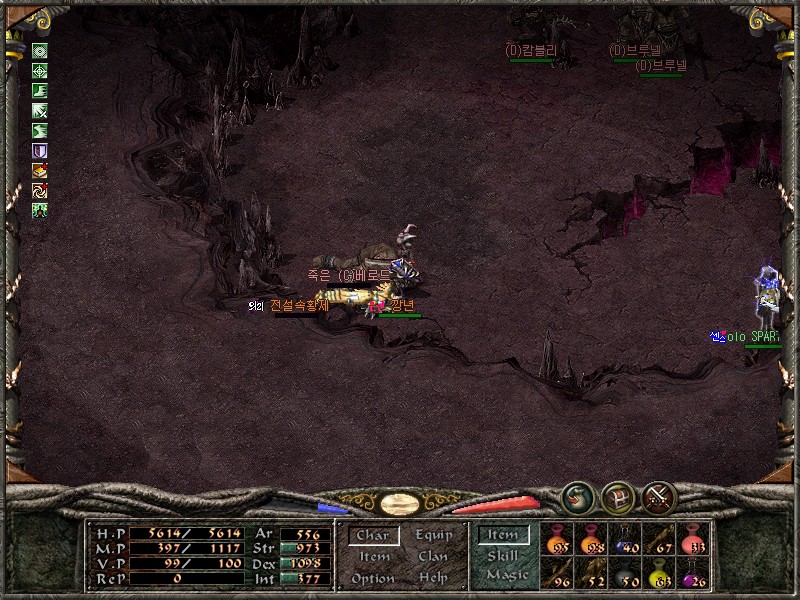
Task: Open the Equip menu
Action: (x=433, y=536)
